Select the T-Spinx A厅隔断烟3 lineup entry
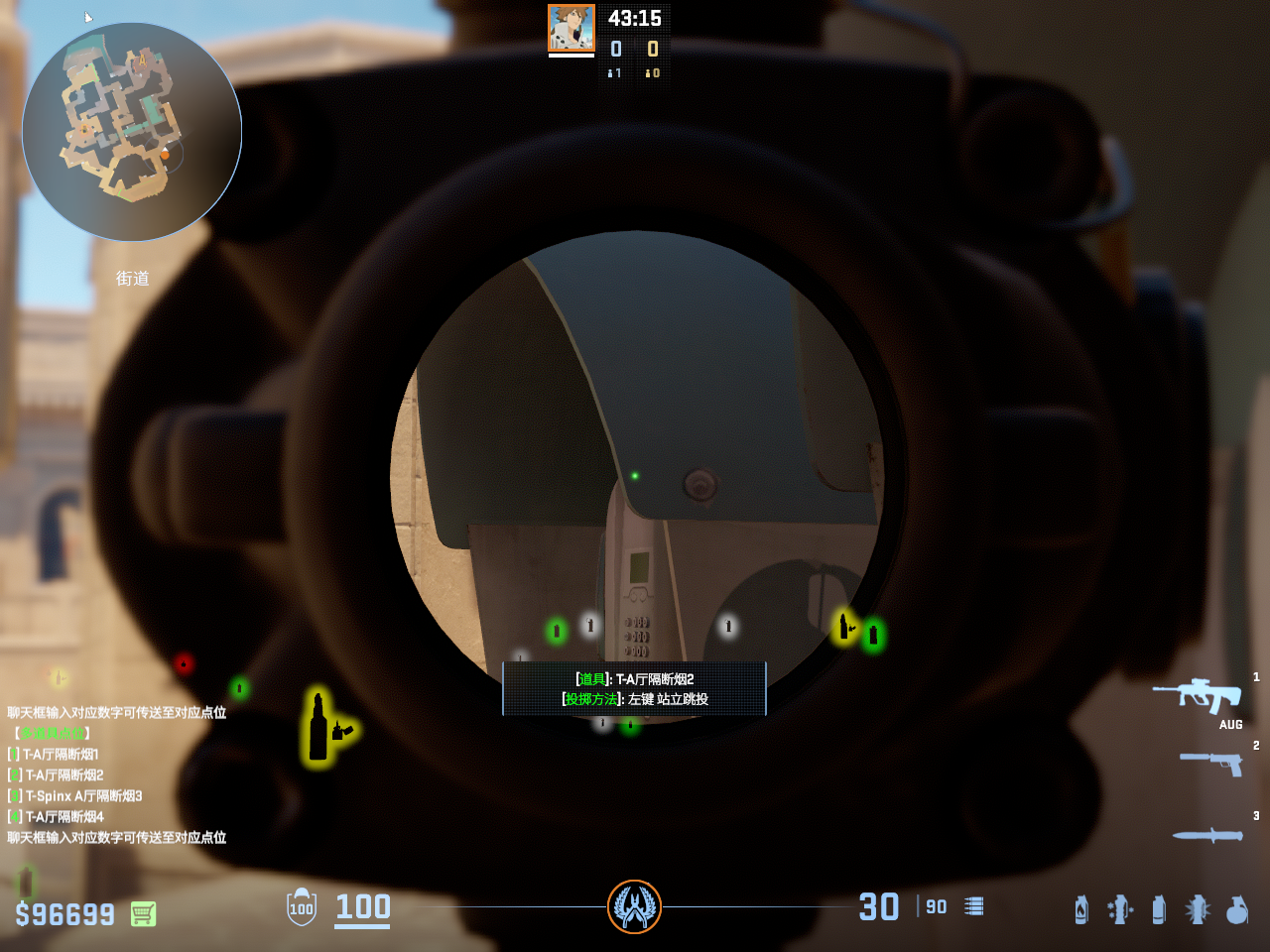This screenshot has width=1270, height=952. 81,796
